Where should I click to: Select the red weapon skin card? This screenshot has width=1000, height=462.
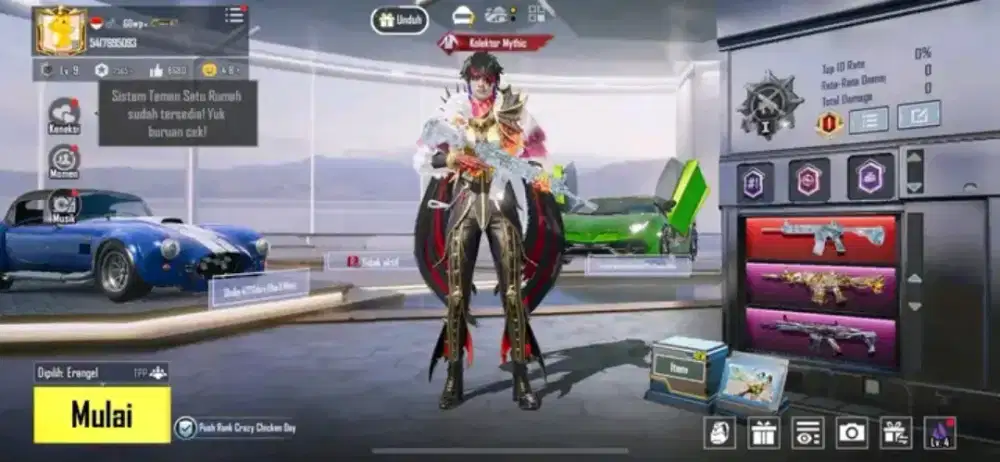[821, 238]
